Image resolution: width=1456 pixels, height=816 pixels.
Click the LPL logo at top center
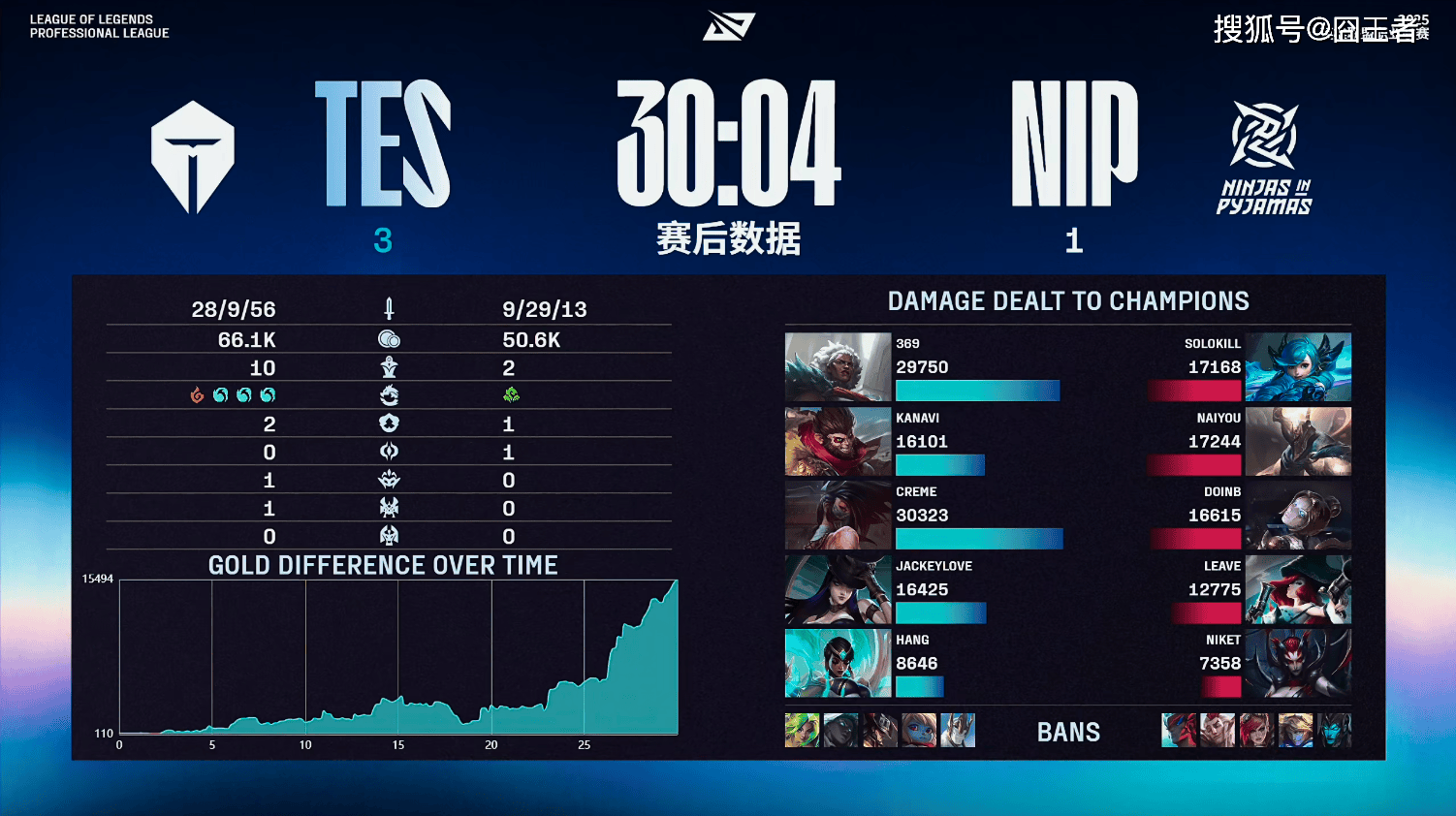(728, 26)
